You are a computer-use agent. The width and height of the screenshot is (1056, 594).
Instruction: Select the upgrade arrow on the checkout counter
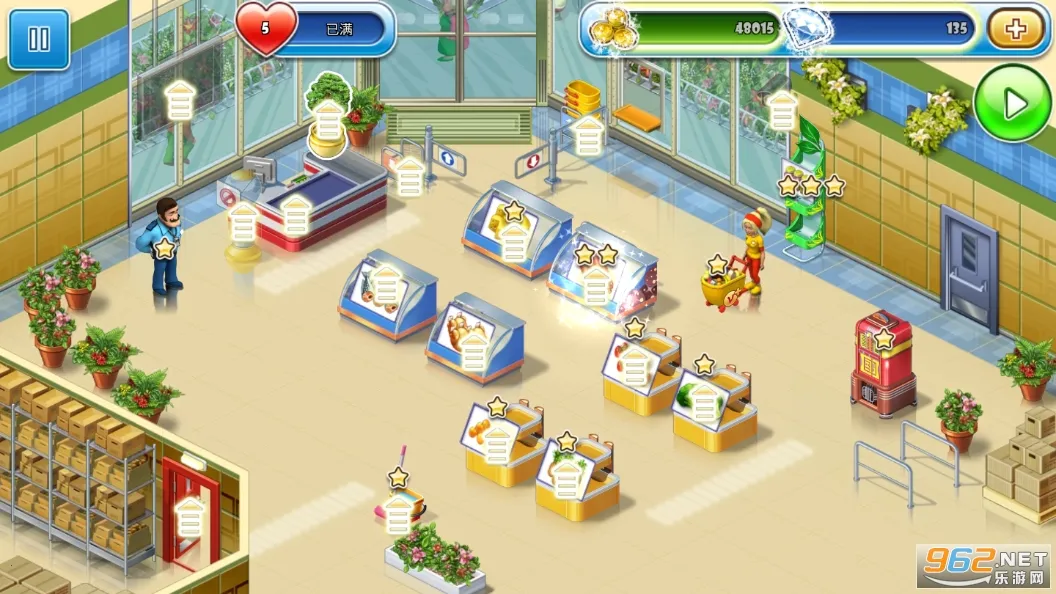coord(295,214)
